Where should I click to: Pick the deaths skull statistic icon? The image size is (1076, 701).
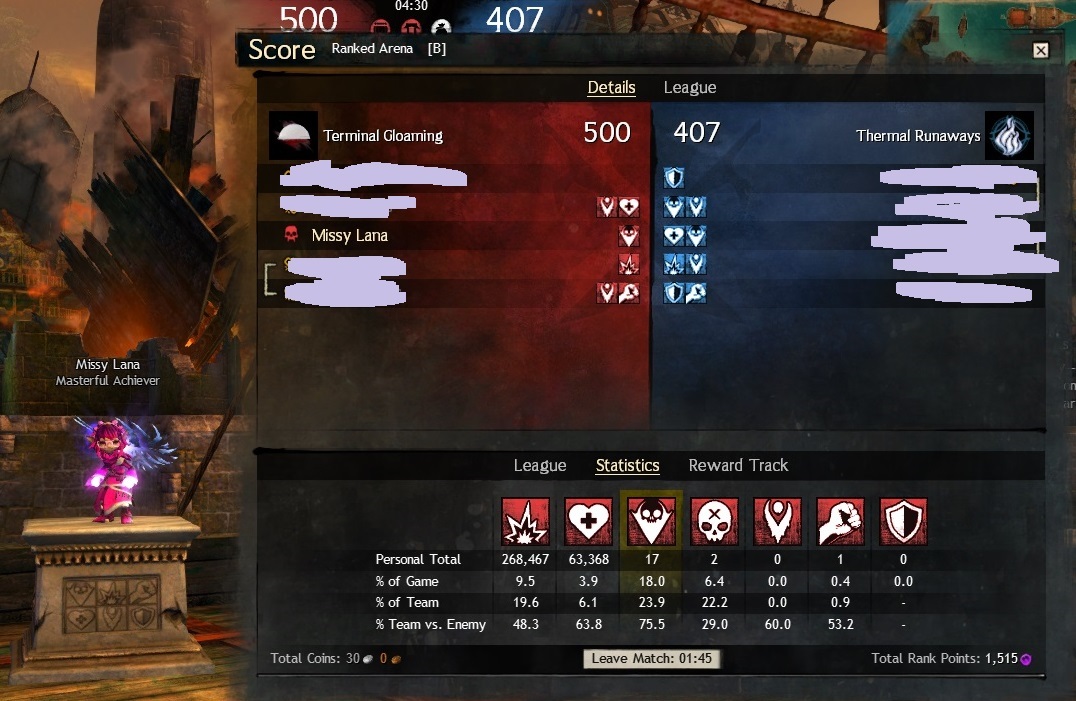[714, 521]
